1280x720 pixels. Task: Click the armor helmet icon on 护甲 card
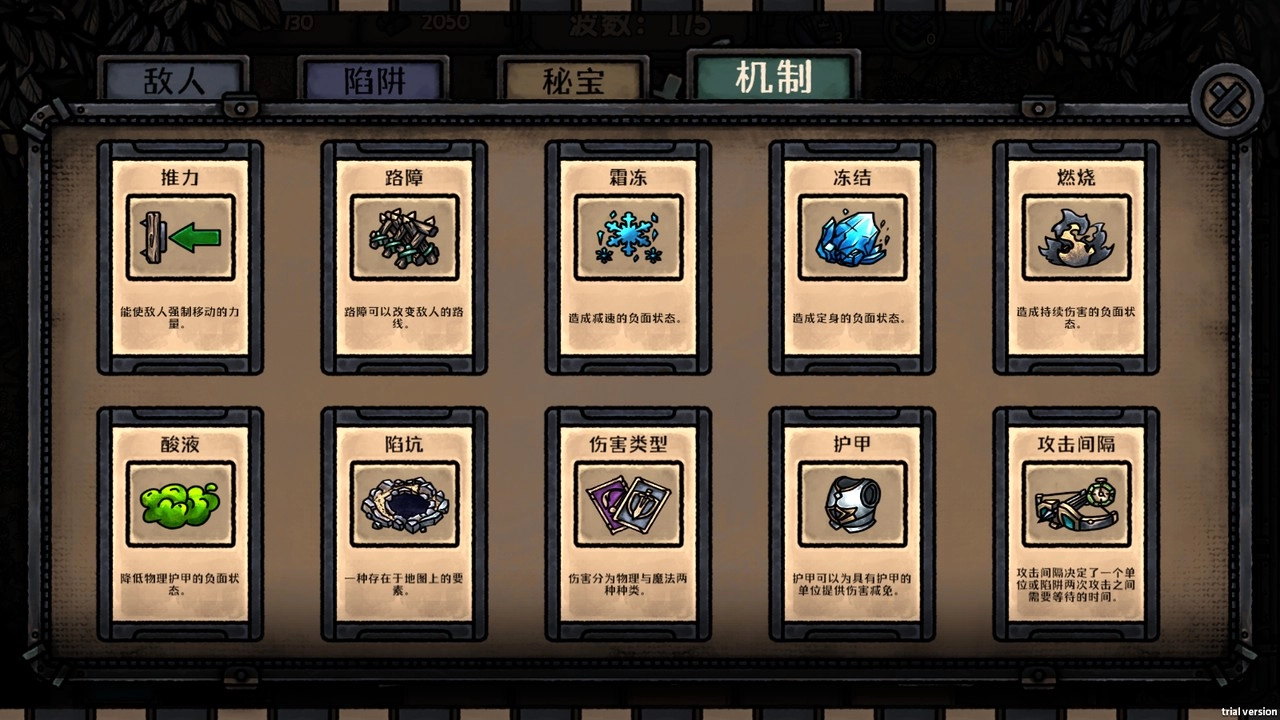[x=851, y=505]
